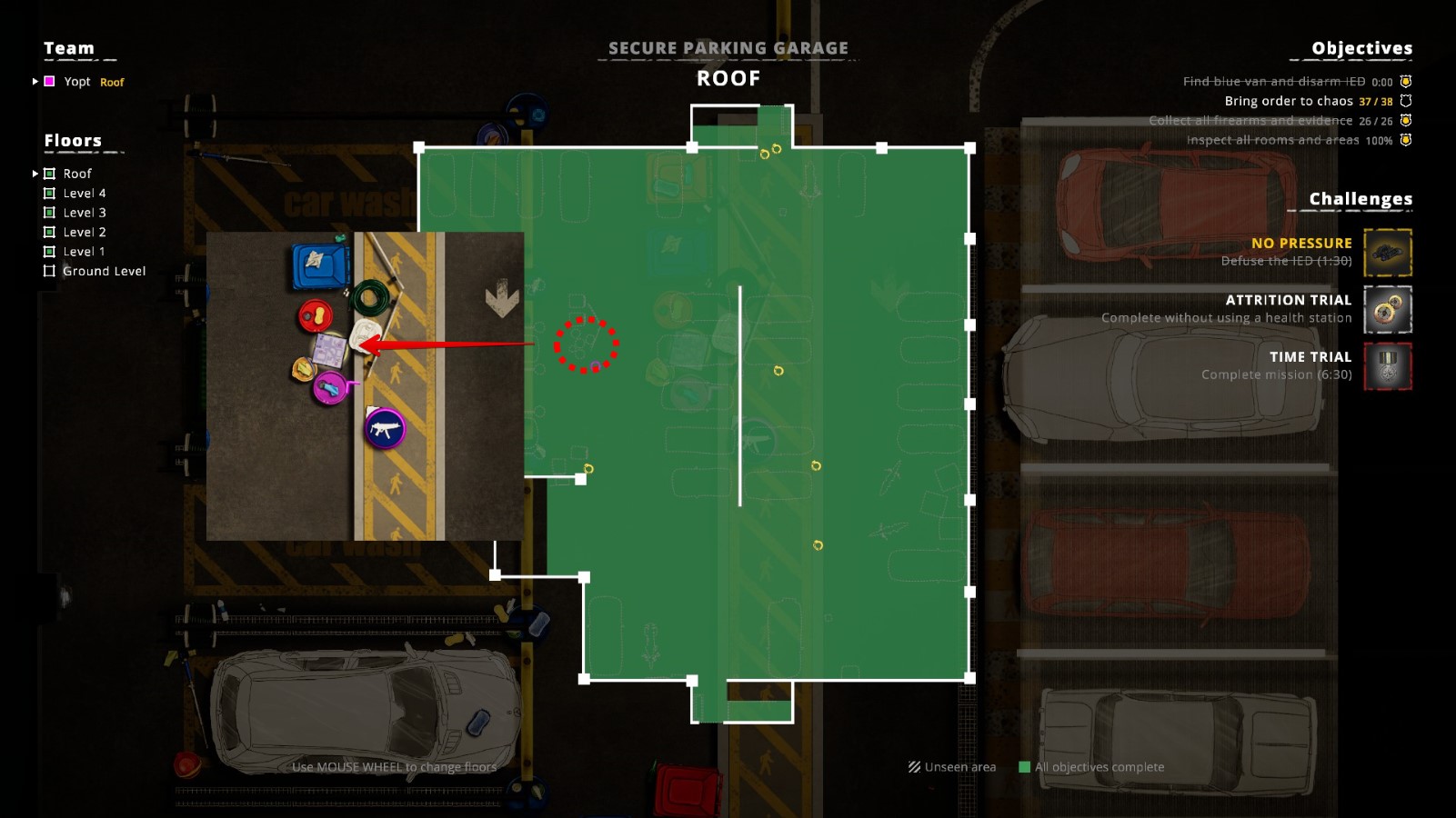
Task: Click the No Pressure challenge gear icon
Action: click(1389, 253)
